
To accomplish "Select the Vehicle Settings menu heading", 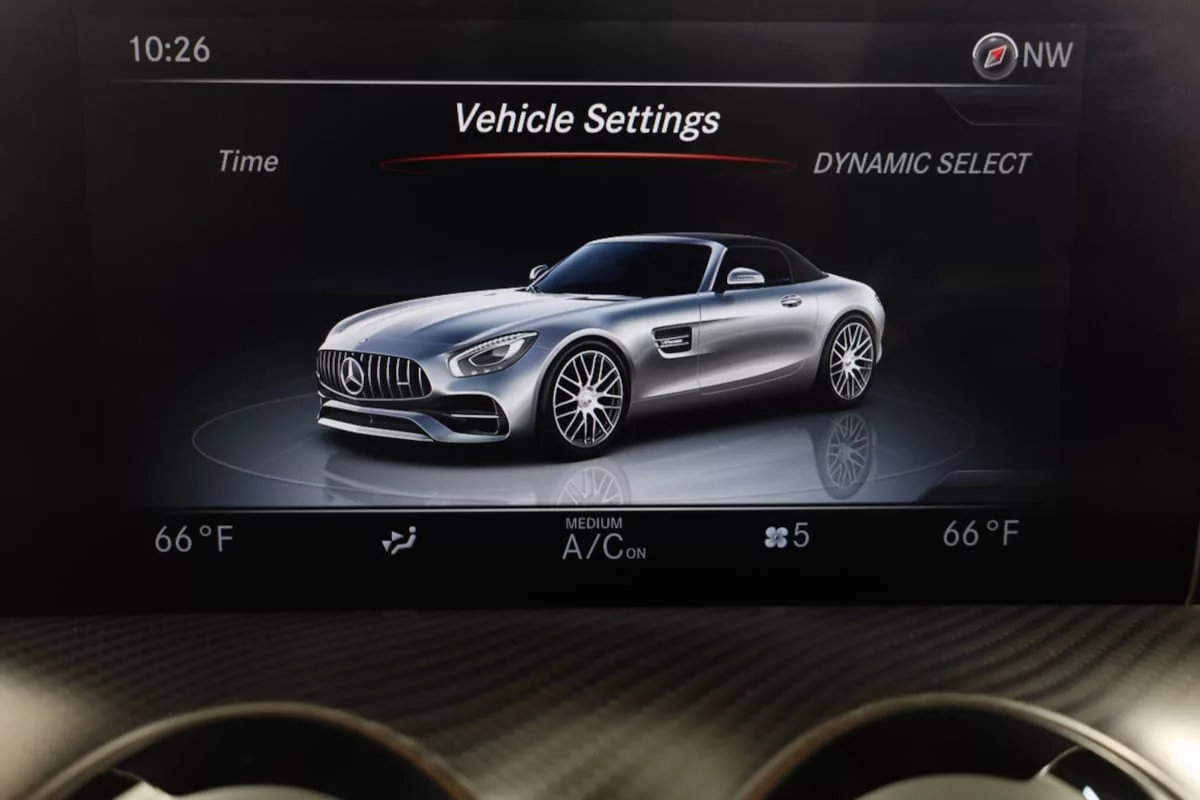I will point(587,120).
